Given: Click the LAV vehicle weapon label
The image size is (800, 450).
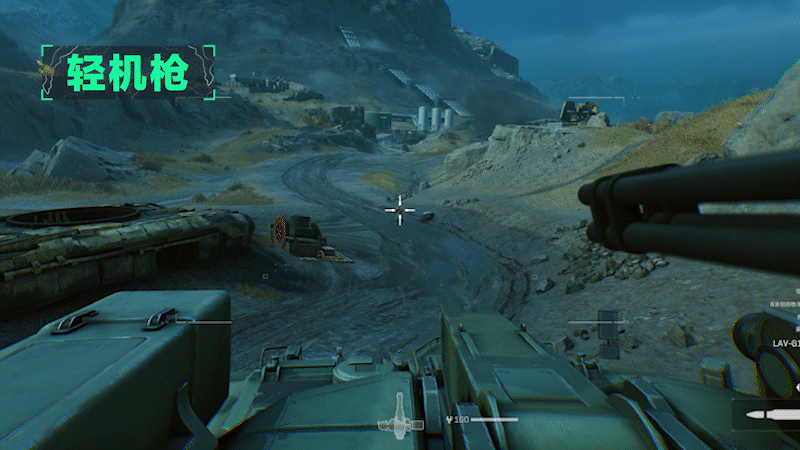Looking at the screenshot, I should pos(785,343).
